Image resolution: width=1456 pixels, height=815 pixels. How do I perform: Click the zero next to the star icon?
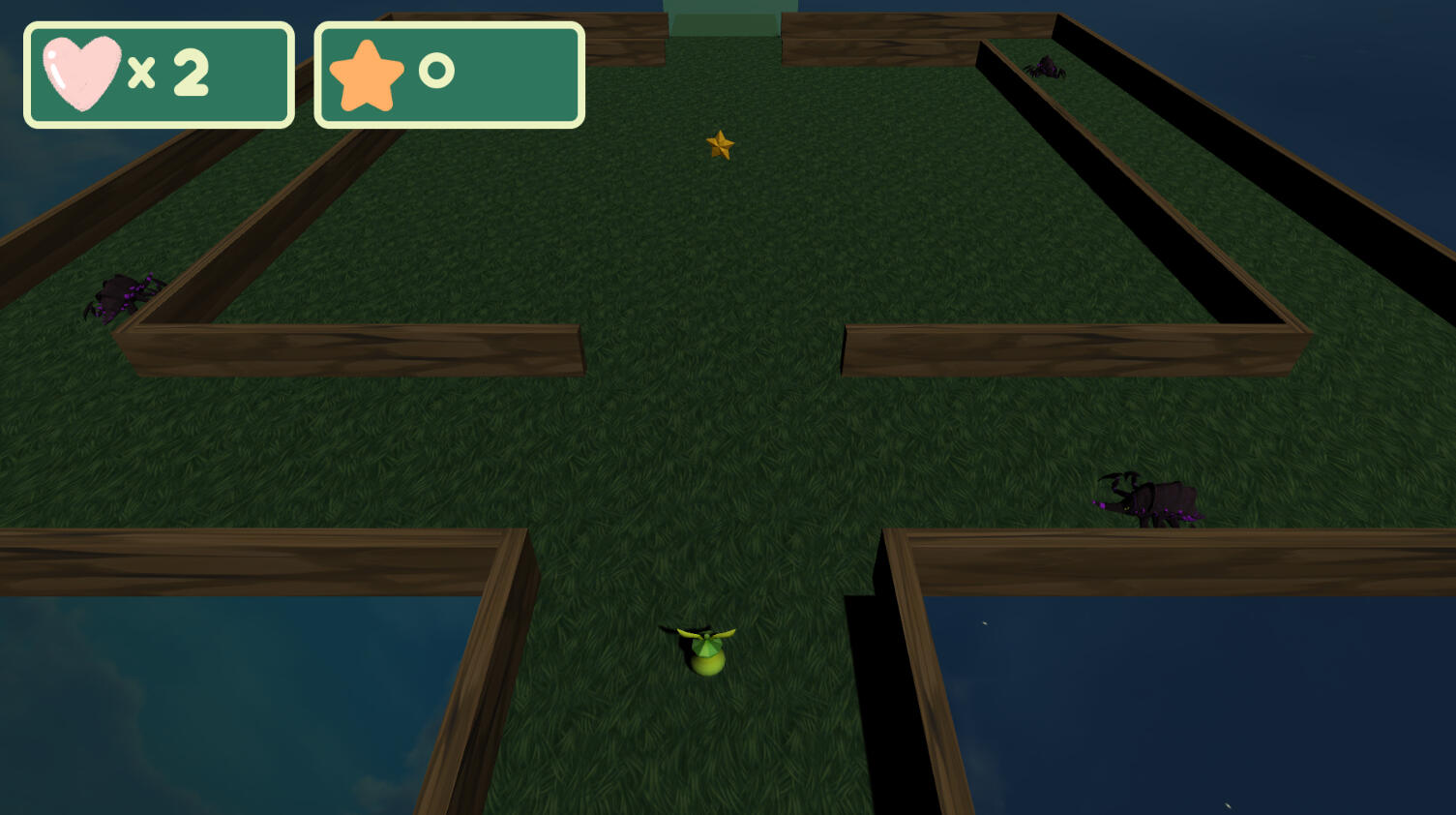(x=437, y=72)
